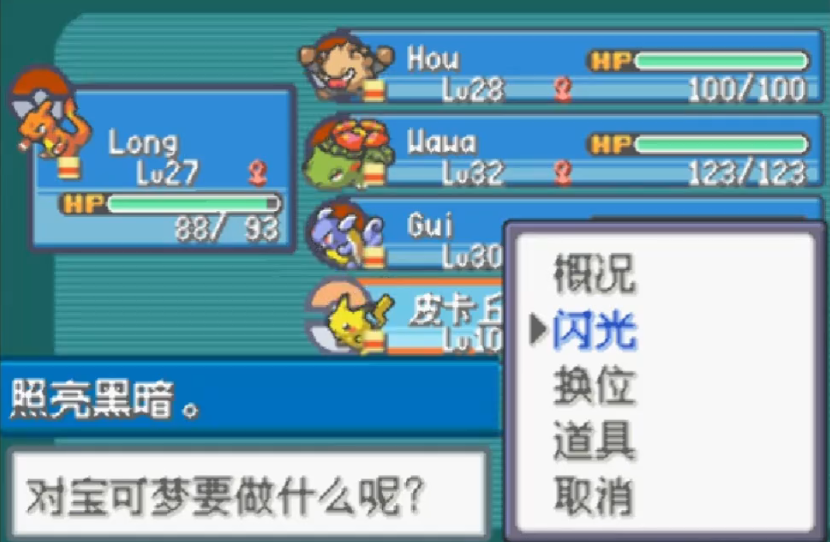Click the Gui party slot
The width and height of the screenshot is (830, 542).
tap(410, 236)
